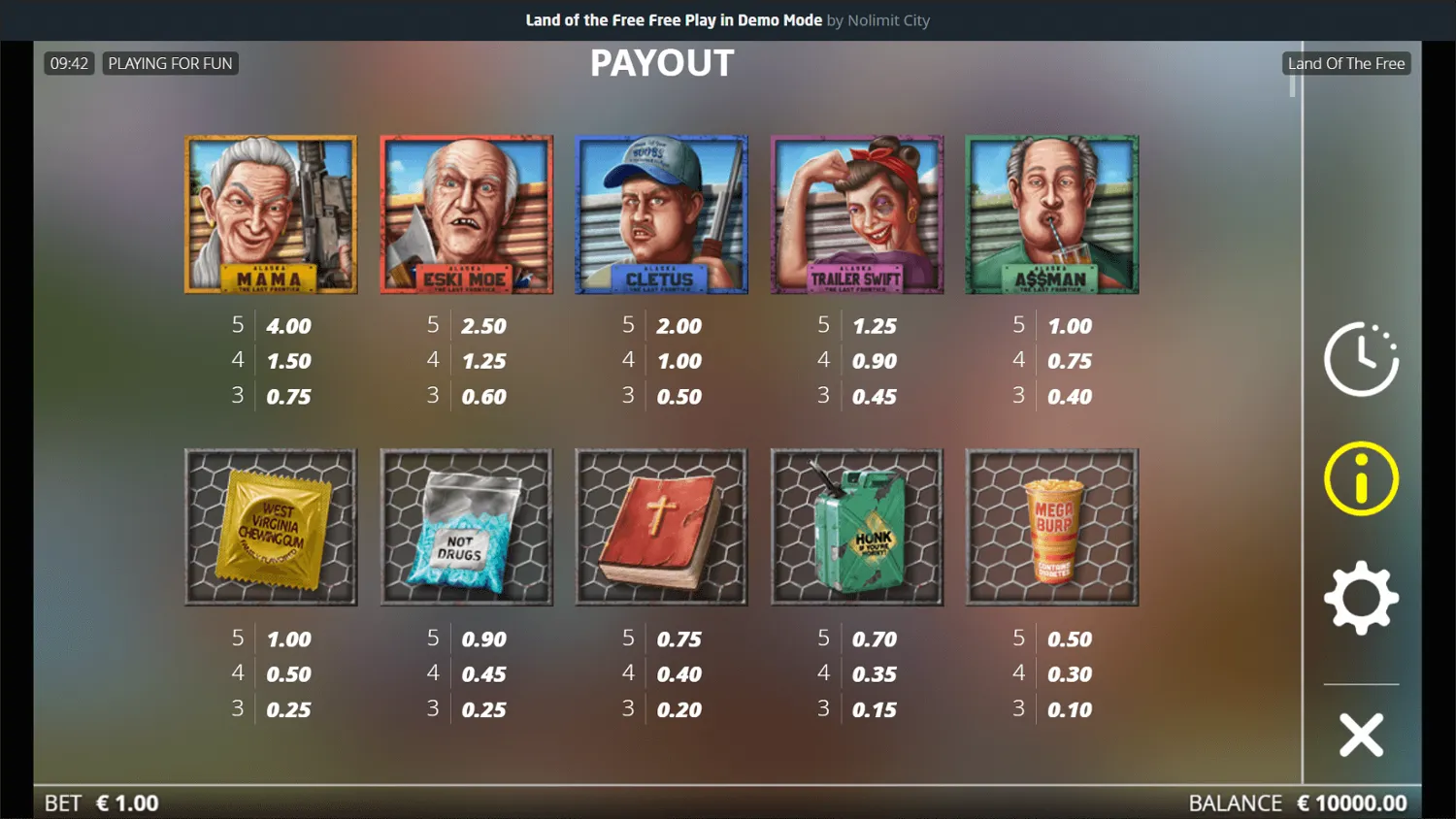Select the Trailer Swift symbol
This screenshot has width=1456, height=819.
857,213
